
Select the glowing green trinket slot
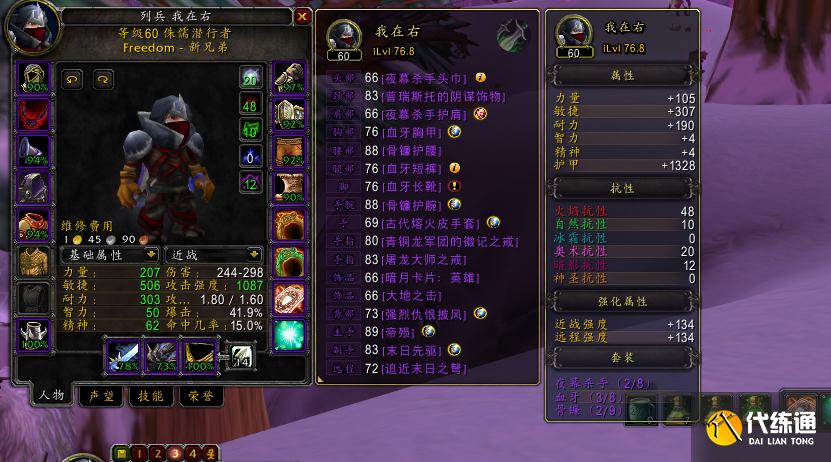289,336
